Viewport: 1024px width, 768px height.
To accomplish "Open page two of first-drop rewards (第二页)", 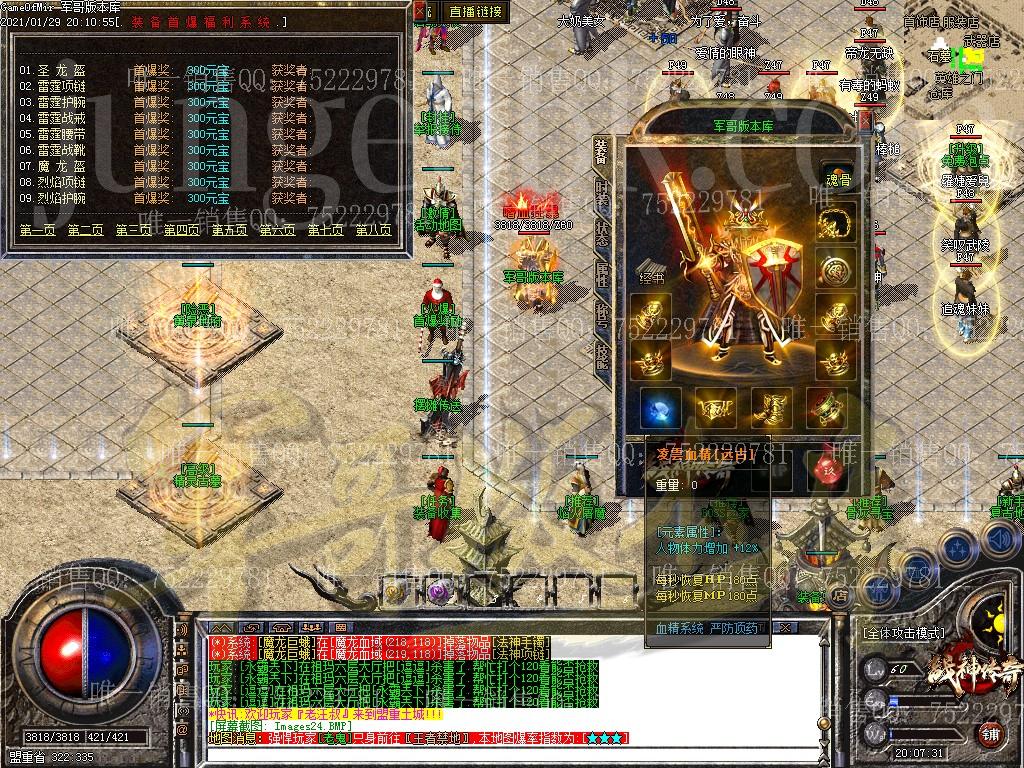I will (85, 230).
